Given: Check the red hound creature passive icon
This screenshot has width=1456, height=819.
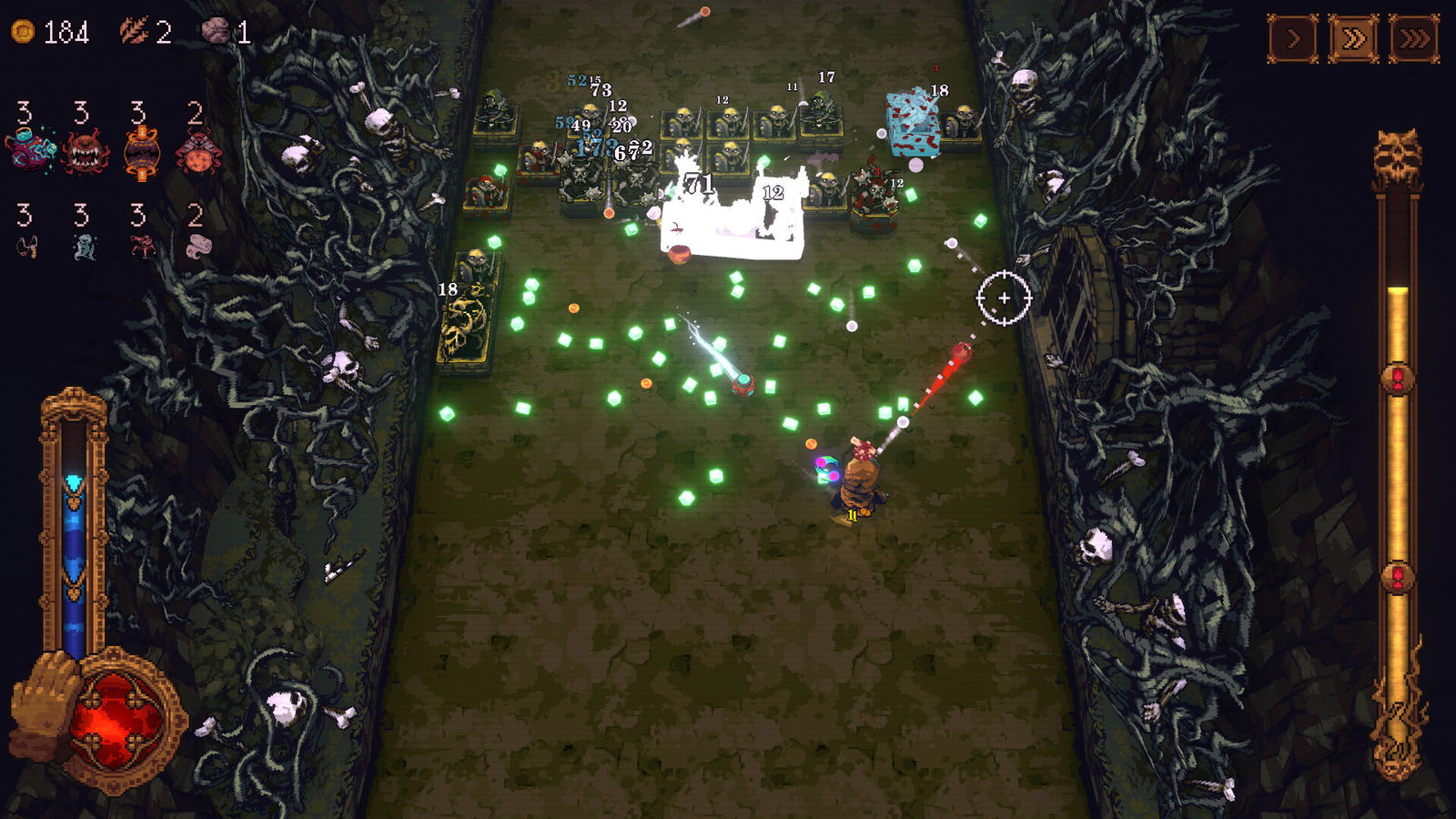Looking at the screenshot, I should pyautogui.click(x=141, y=246).
